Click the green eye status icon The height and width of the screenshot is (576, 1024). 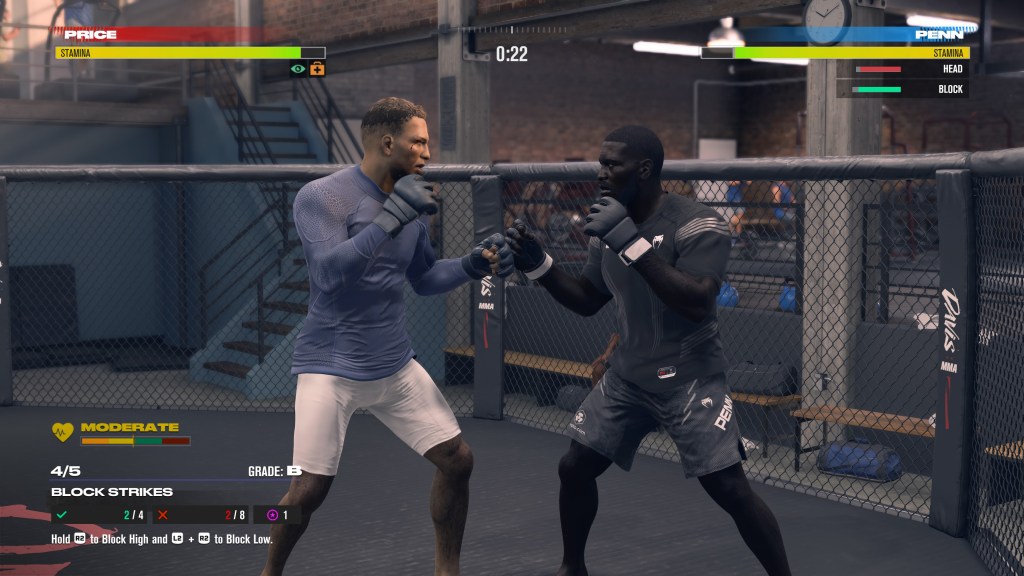click(x=298, y=69)
